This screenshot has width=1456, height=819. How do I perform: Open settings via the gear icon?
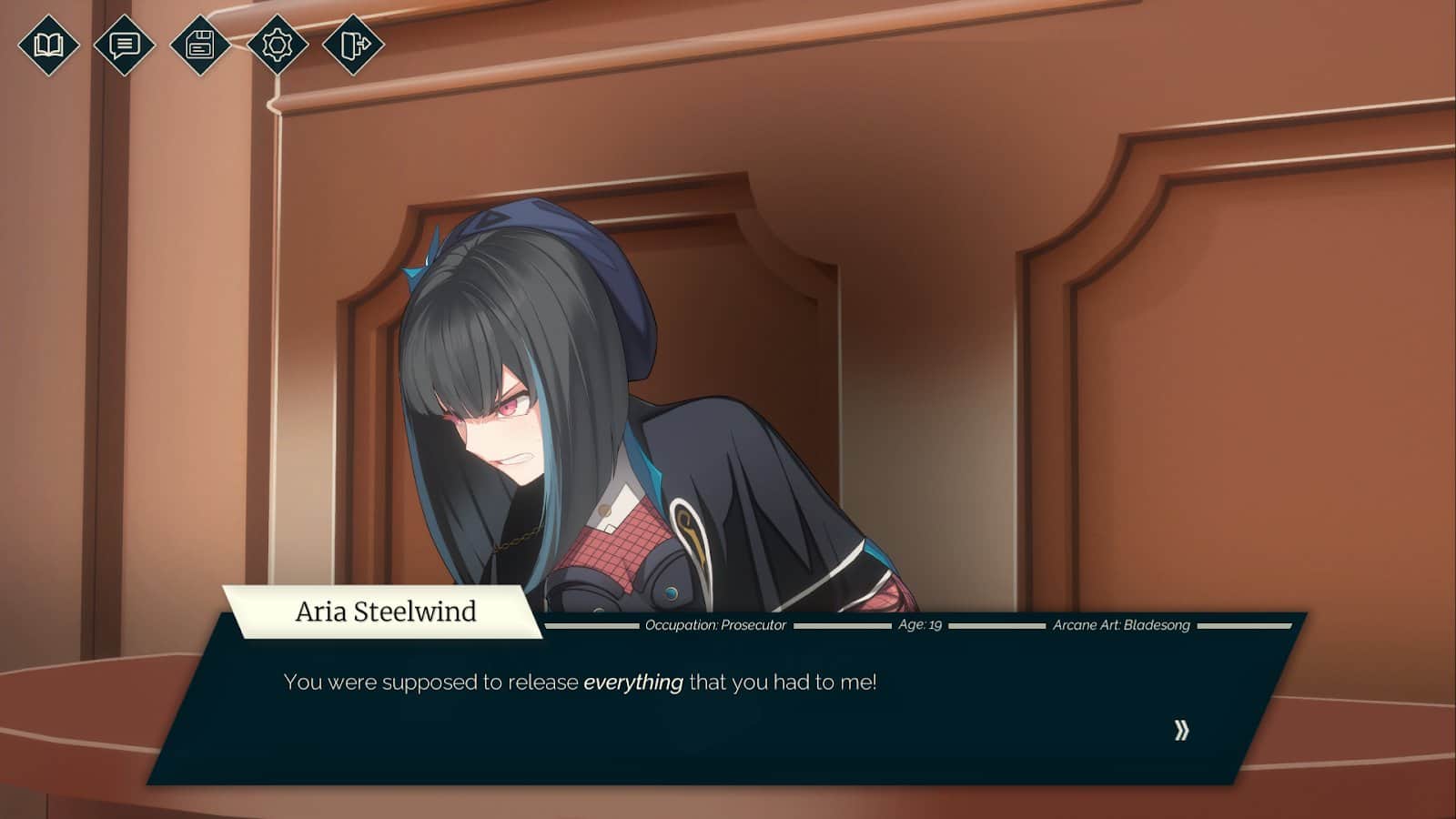click(x=277, y=44)
